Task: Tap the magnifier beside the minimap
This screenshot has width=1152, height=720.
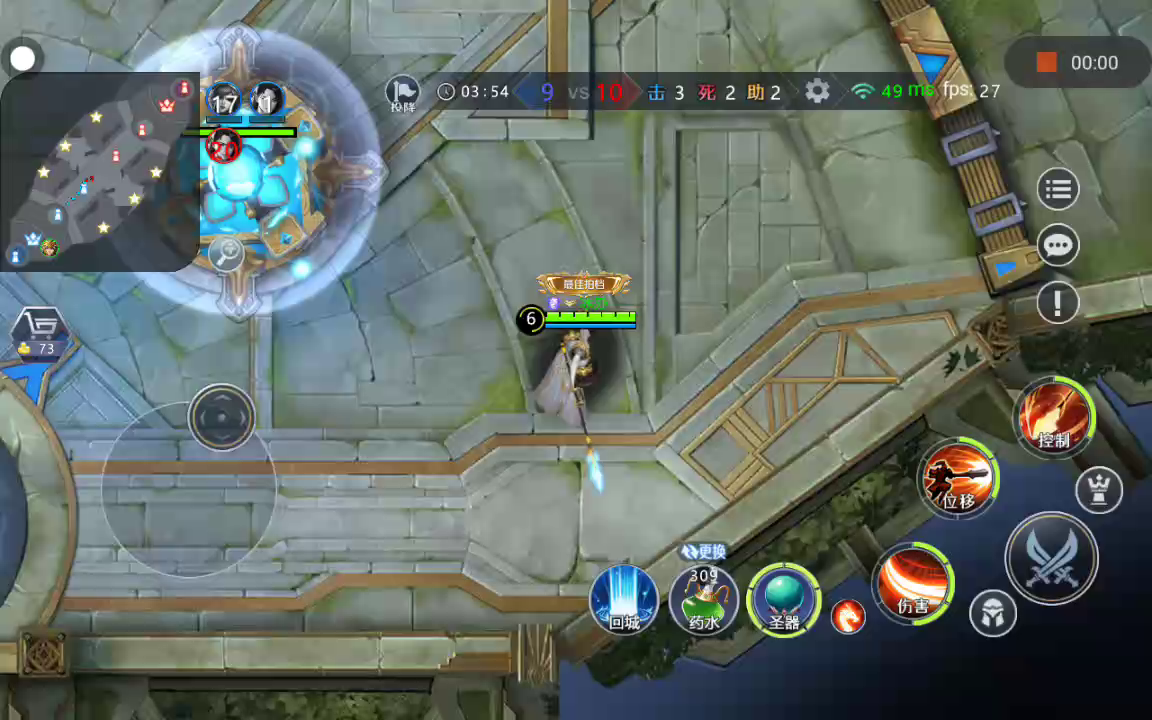Action: 227,254
